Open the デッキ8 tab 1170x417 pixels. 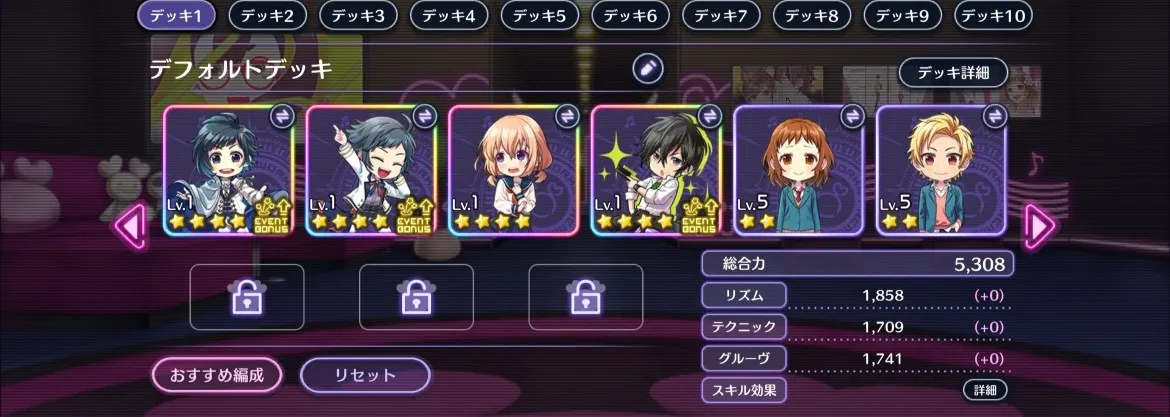(x=812, y=16)
